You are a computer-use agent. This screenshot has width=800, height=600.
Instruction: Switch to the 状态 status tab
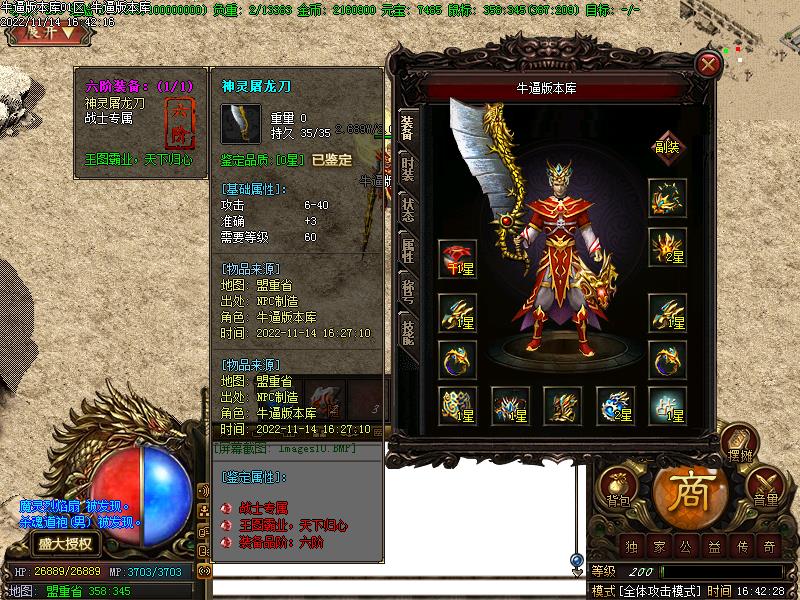pyautogui.click(x=408, y=209)
